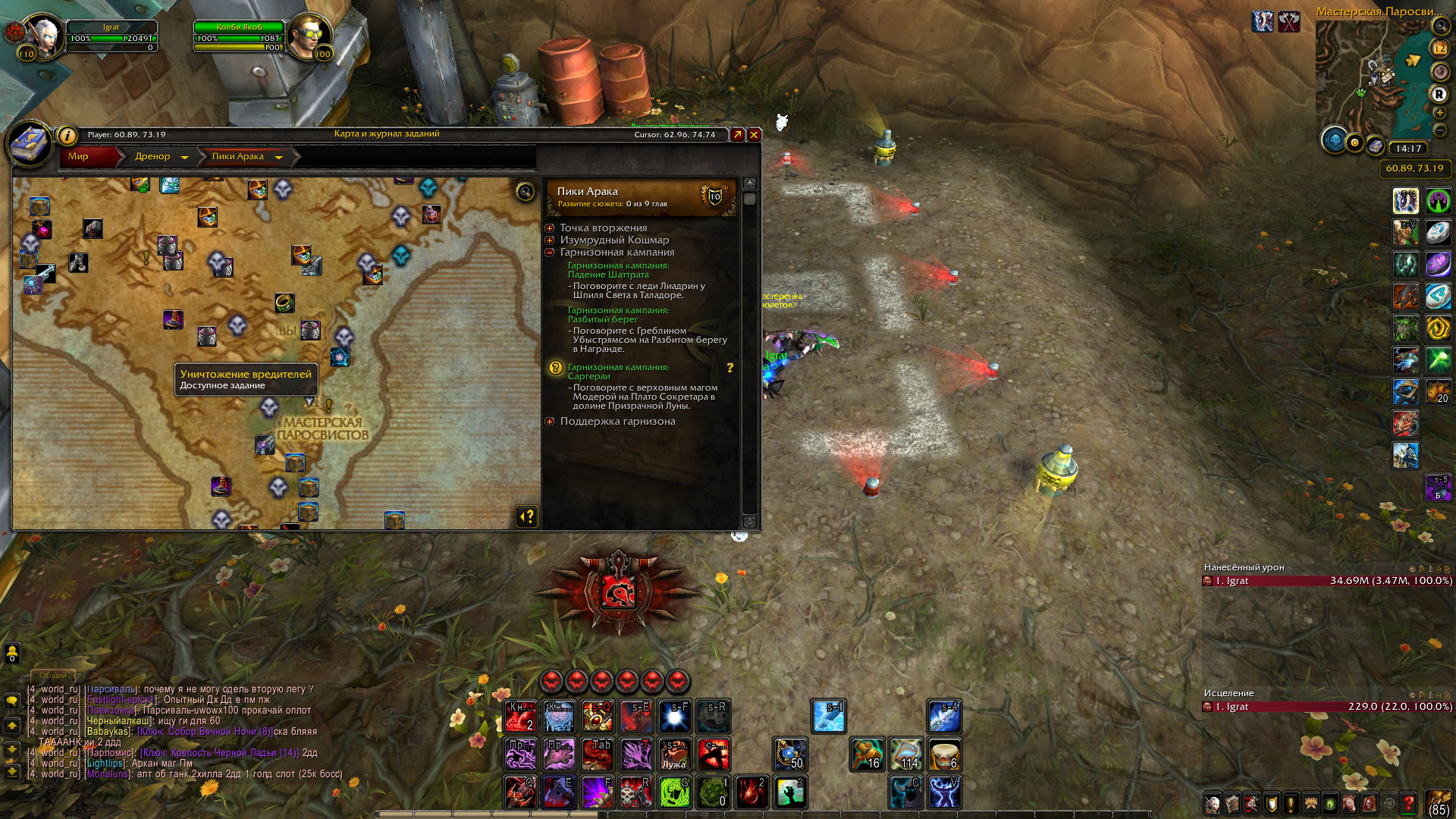This screenshot has height=819, width=1456.
Task: Close the map and quest log window
Action: [x=754, y=135]
